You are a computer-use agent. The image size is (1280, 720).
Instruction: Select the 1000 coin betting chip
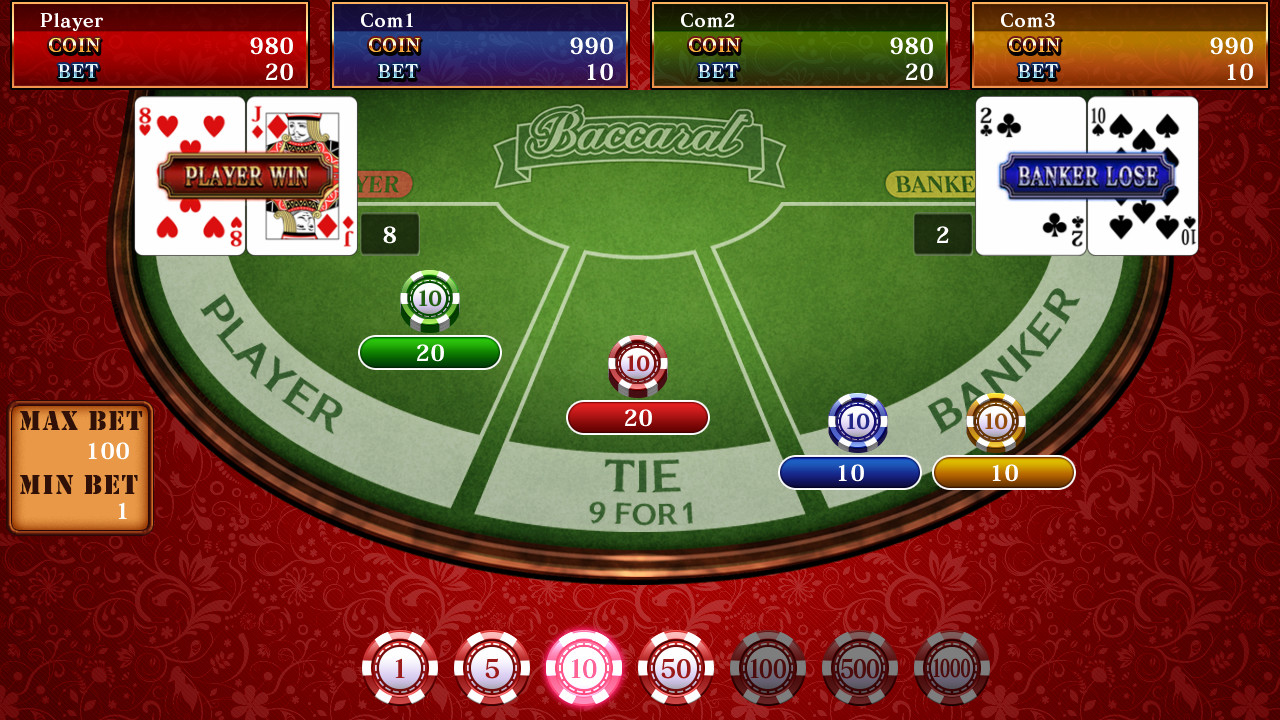point(952,665)
